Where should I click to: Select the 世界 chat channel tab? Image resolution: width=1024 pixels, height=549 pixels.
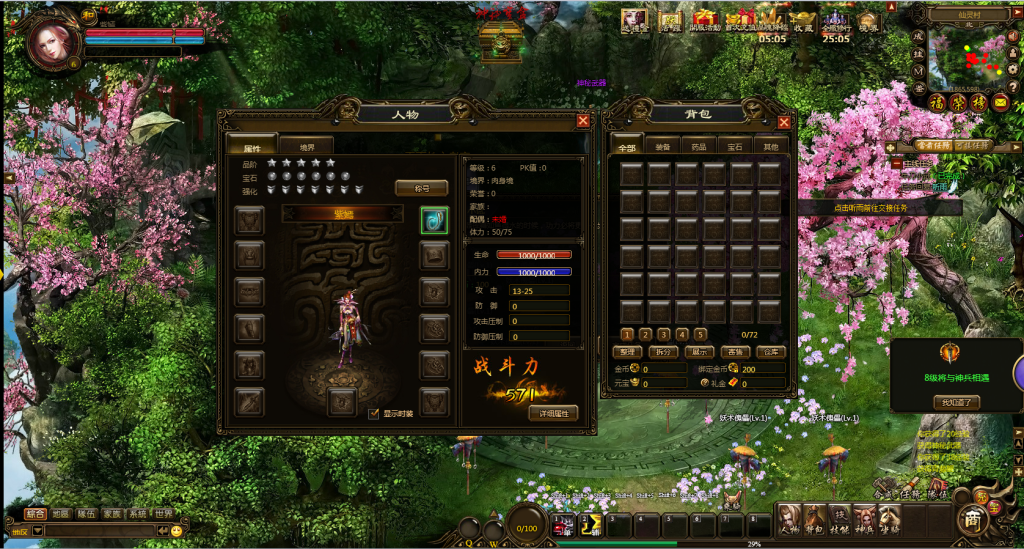(x=163, y=513)
